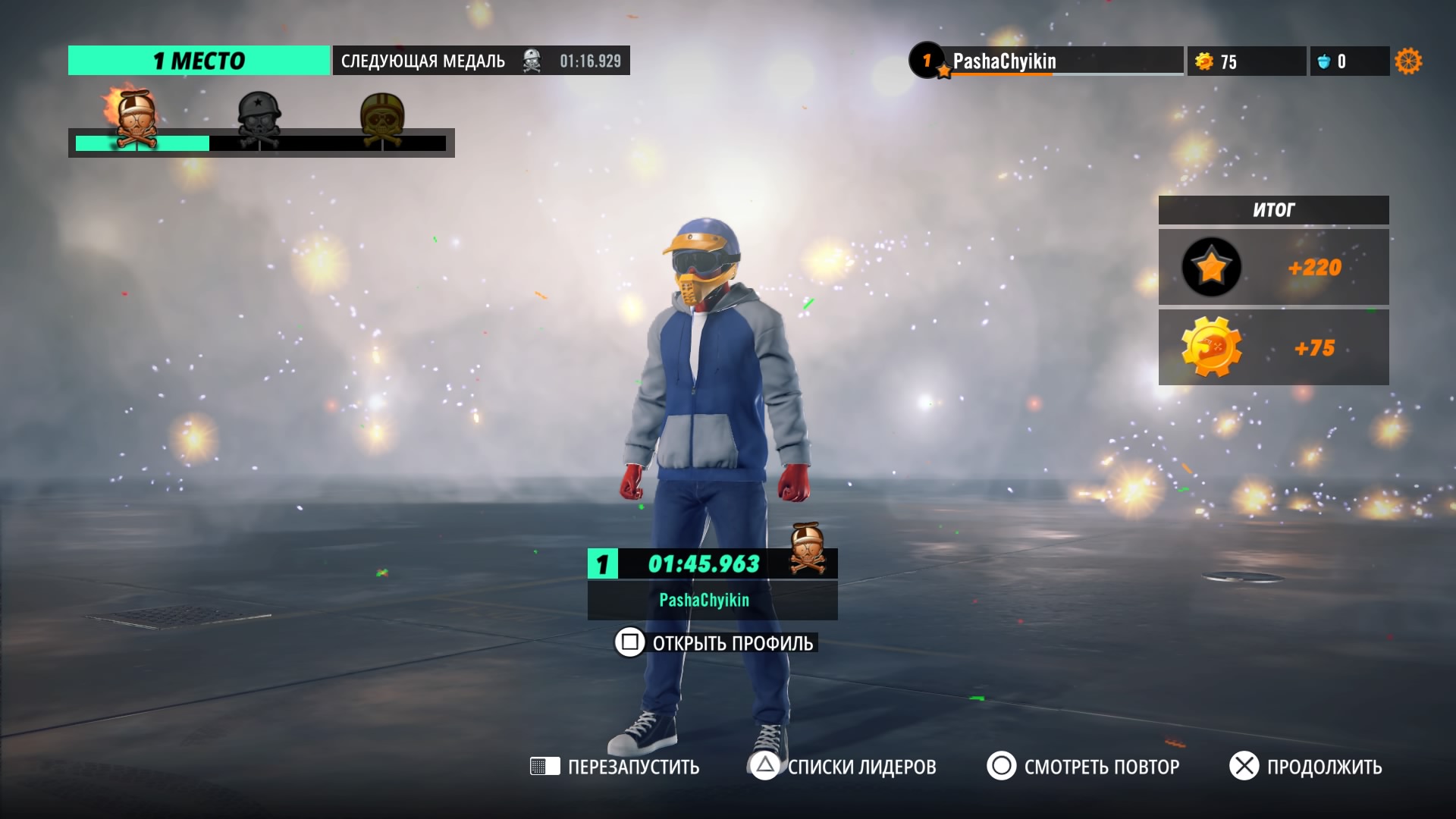Restart the track with ПЕРЕЗАПУСТИТЬ
1456x819 pixels.
(615, 767)
